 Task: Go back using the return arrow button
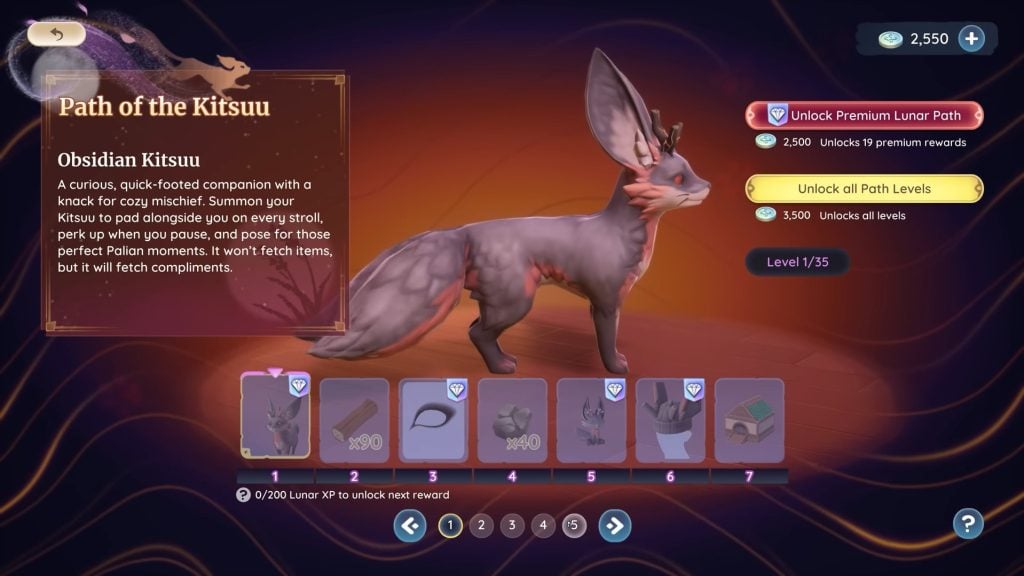[56, 34]
